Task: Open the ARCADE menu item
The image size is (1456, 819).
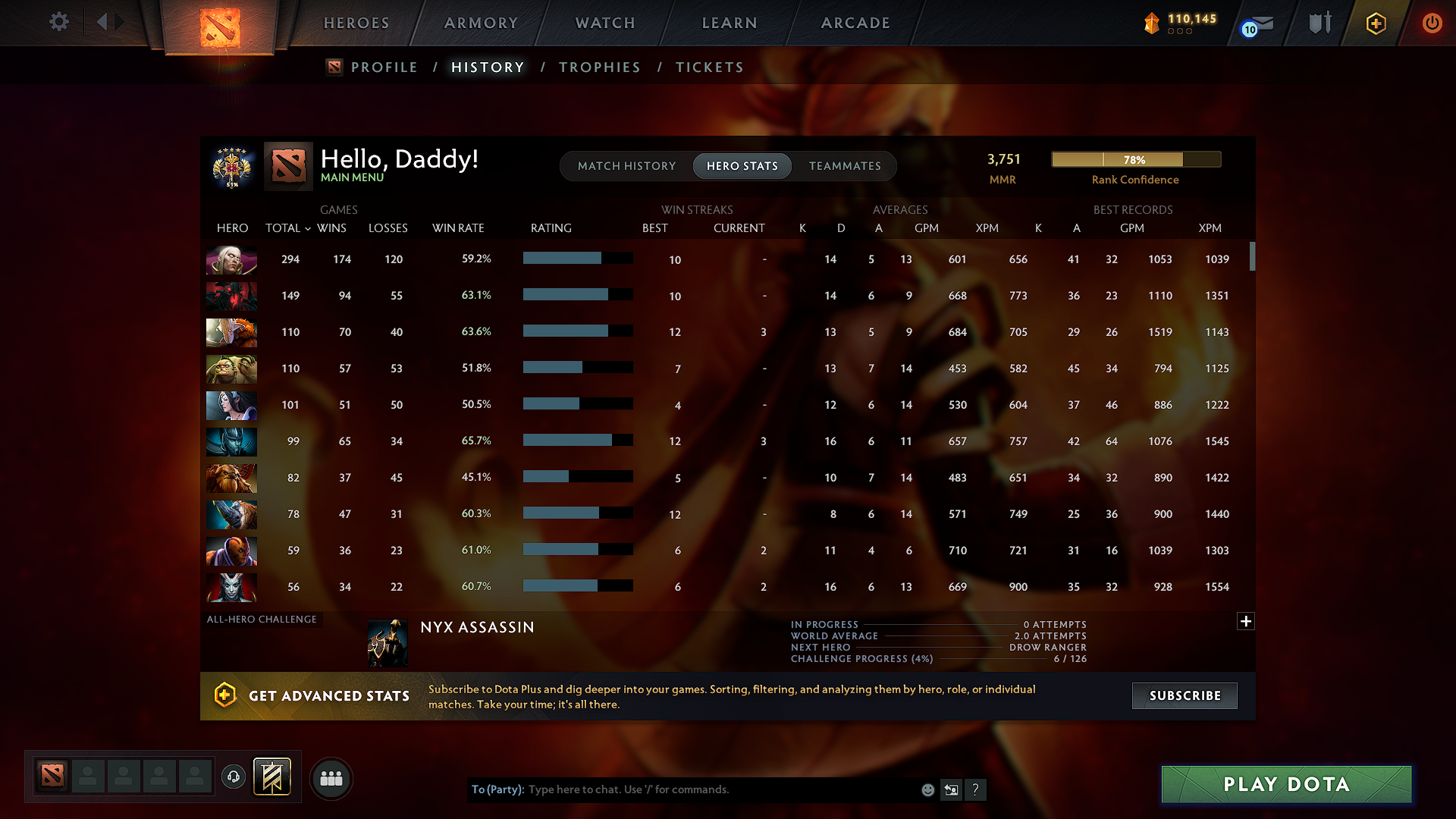Action: point(855,23)
